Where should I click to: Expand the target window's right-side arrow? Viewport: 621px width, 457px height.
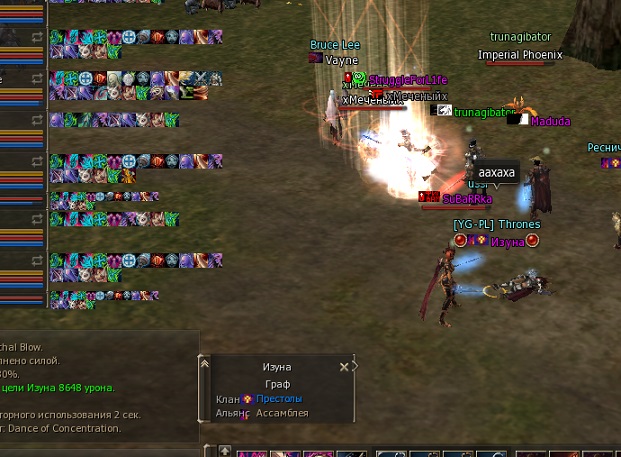click(x=355, y=366)
